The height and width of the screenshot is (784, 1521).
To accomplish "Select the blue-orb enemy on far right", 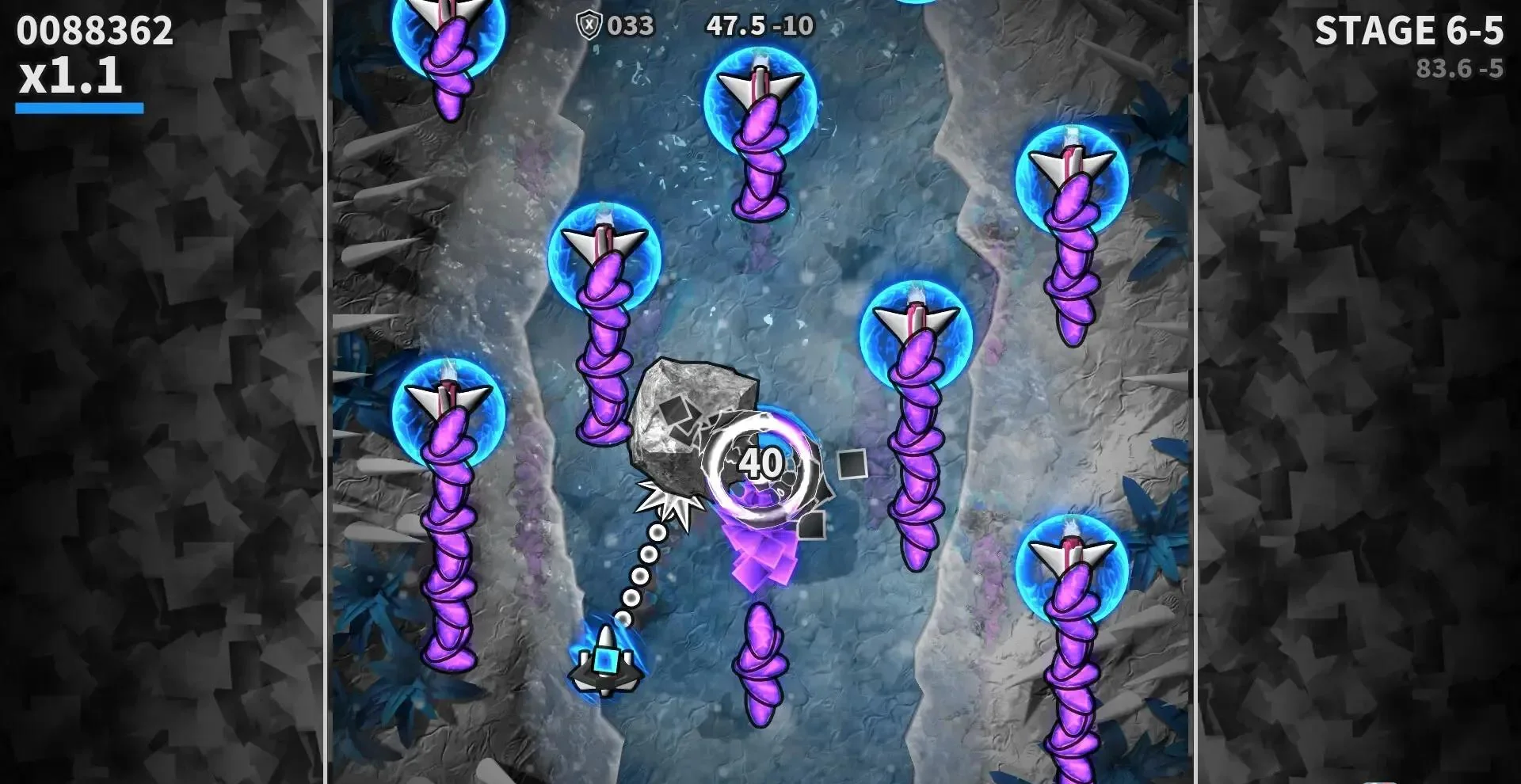I will point(1069,174).
